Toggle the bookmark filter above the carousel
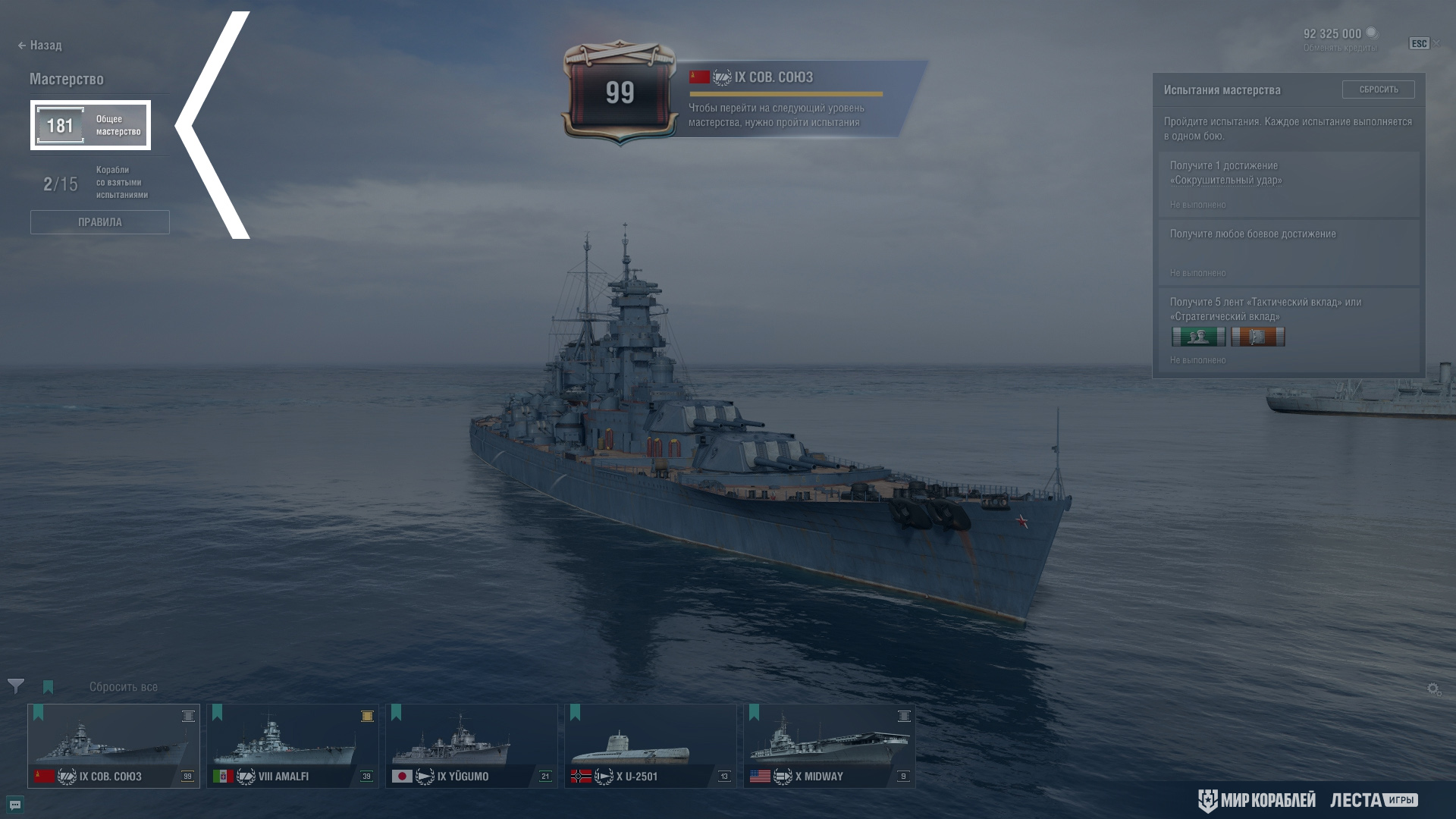The image size is (1456, 819). (x=49, y=687)
